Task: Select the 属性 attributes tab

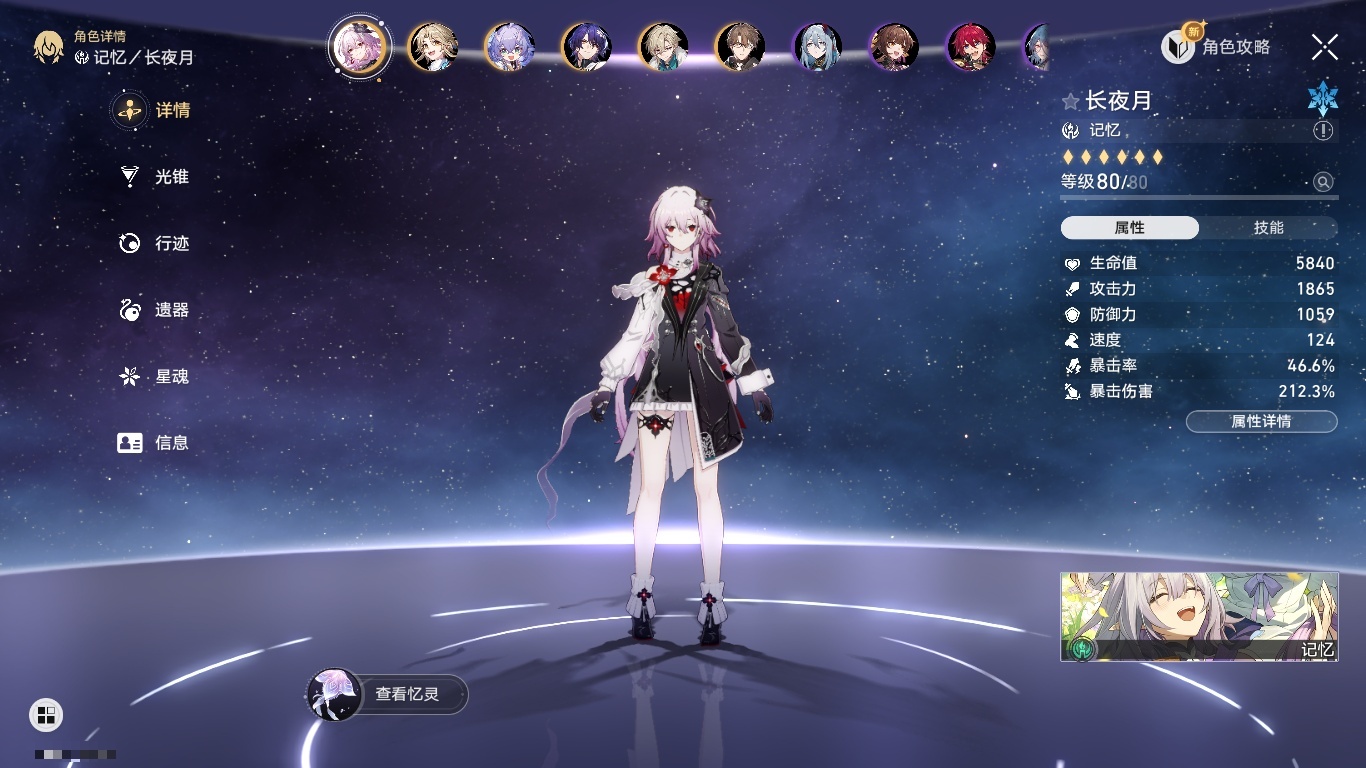Action: point(1130,228)
